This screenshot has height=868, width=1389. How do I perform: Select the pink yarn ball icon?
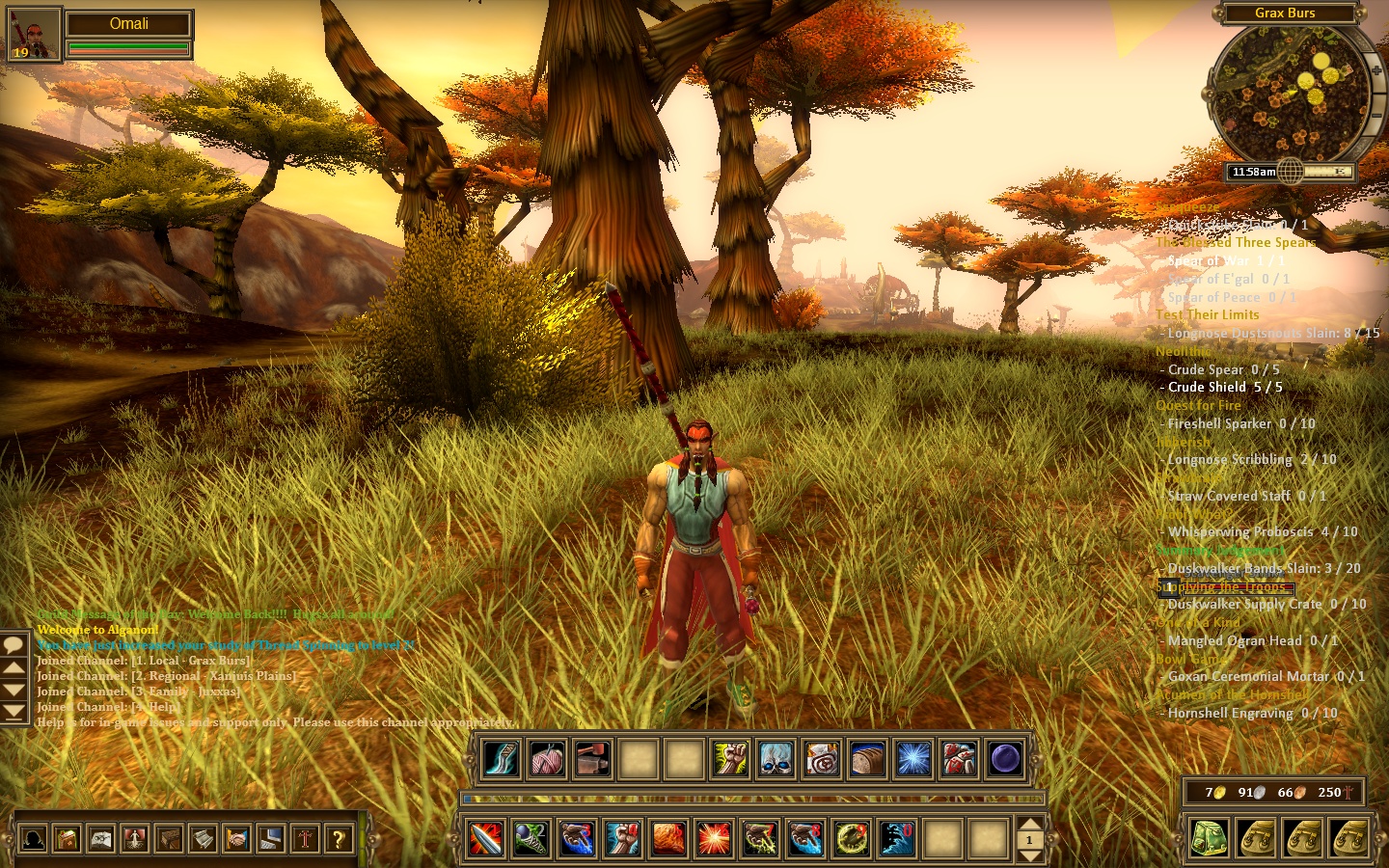[x=547, y=760]
